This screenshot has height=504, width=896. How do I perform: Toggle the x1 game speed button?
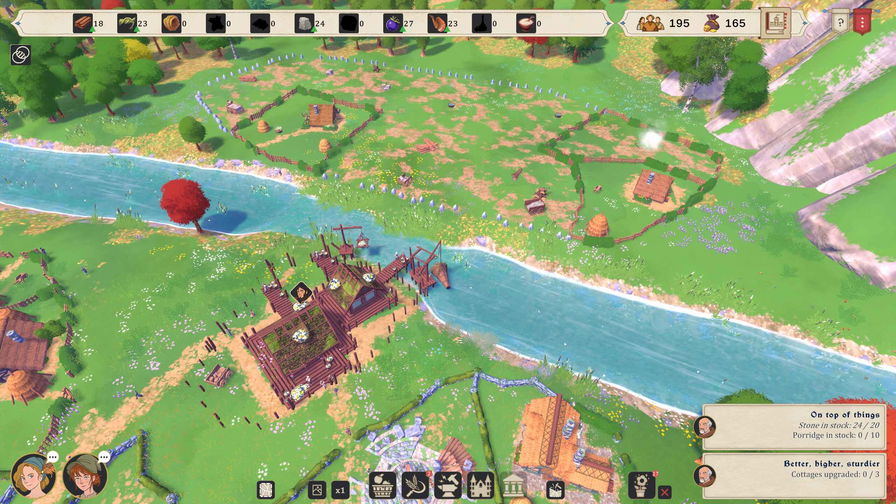[x=341, y=490]
